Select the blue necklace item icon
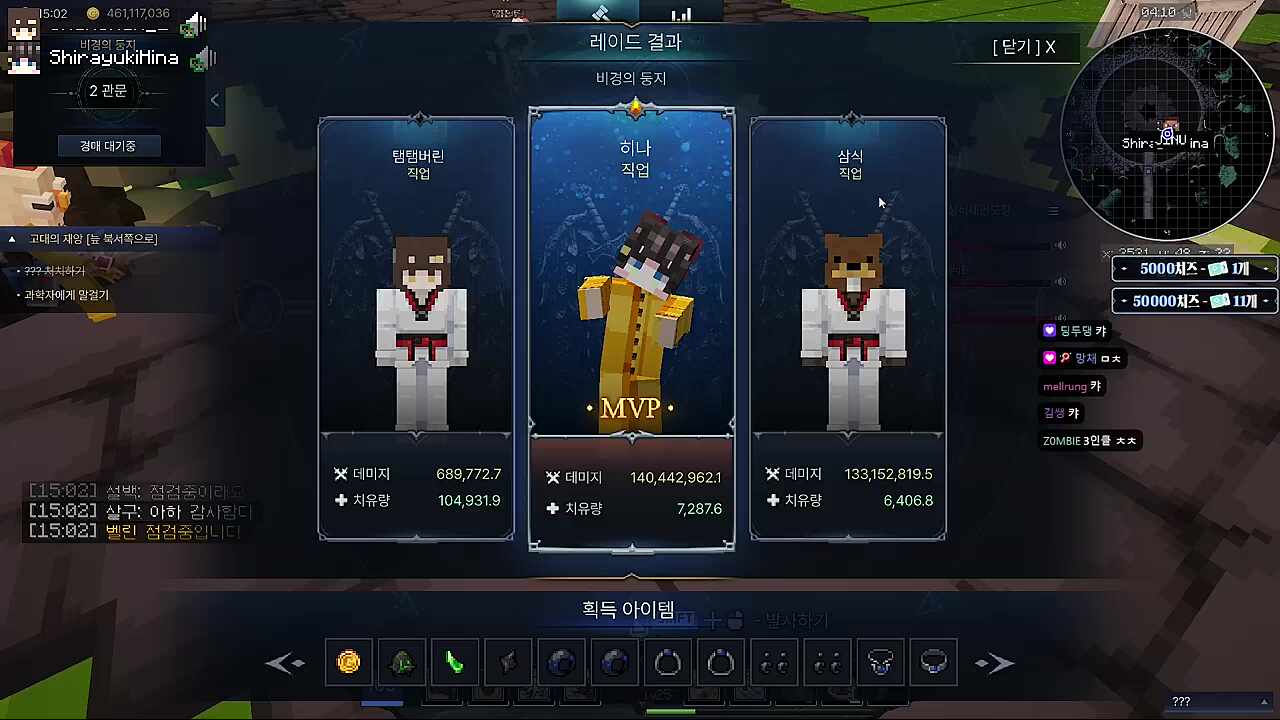This screenshot has width=1280, height=720. click(933, 662)
